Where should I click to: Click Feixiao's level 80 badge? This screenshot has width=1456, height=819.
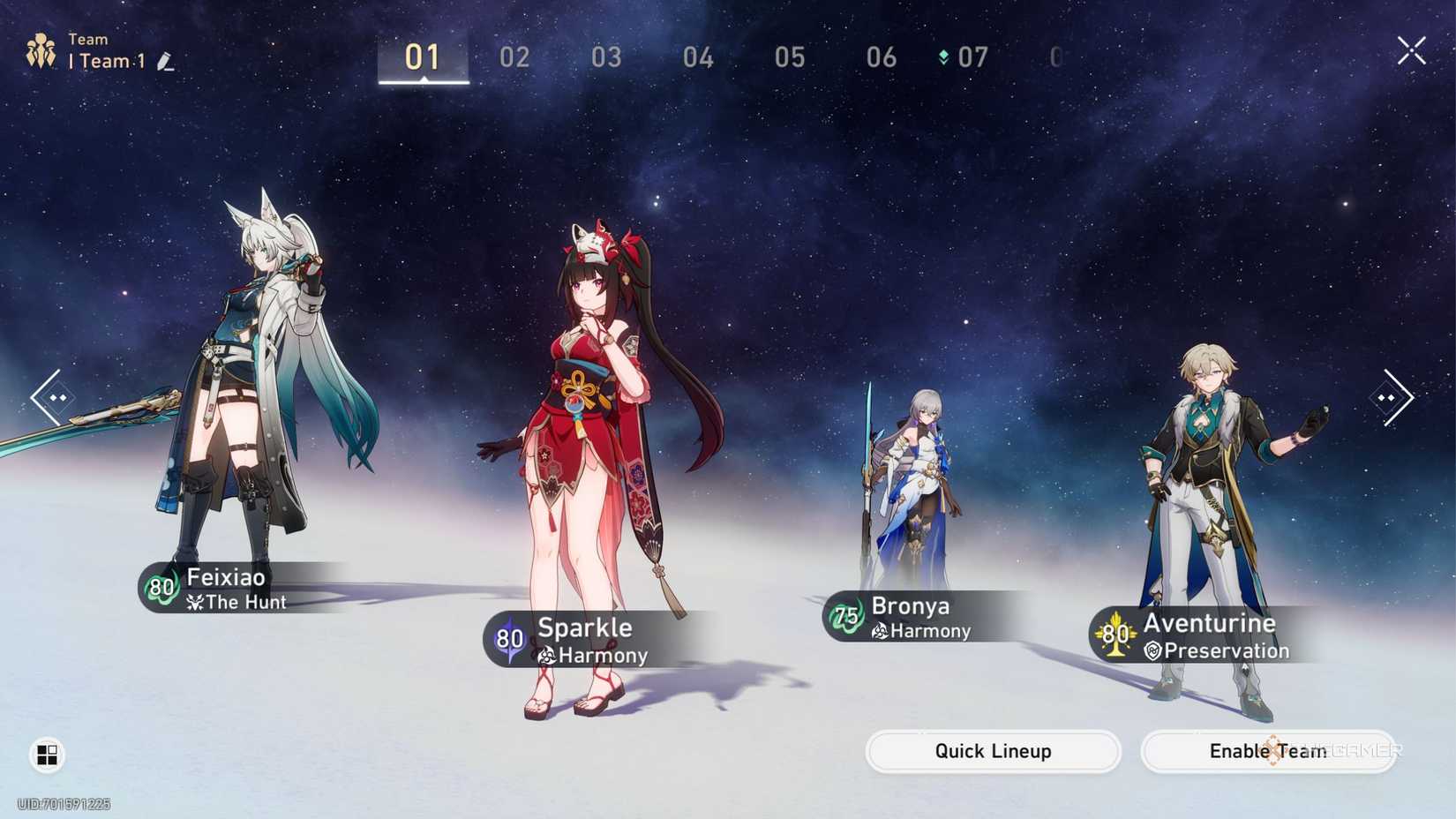(160, 588)
